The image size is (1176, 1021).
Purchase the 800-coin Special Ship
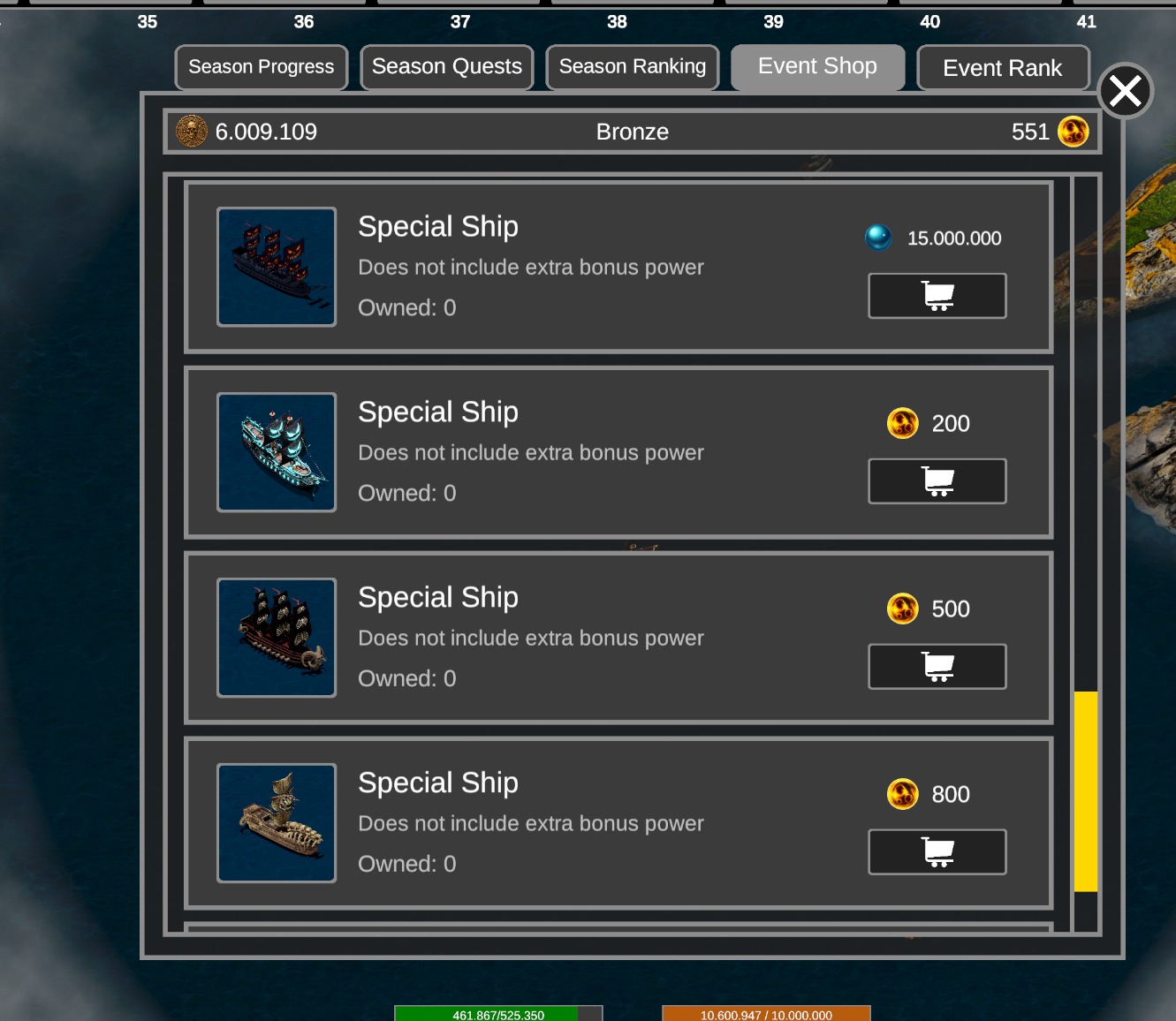(937, 852)
